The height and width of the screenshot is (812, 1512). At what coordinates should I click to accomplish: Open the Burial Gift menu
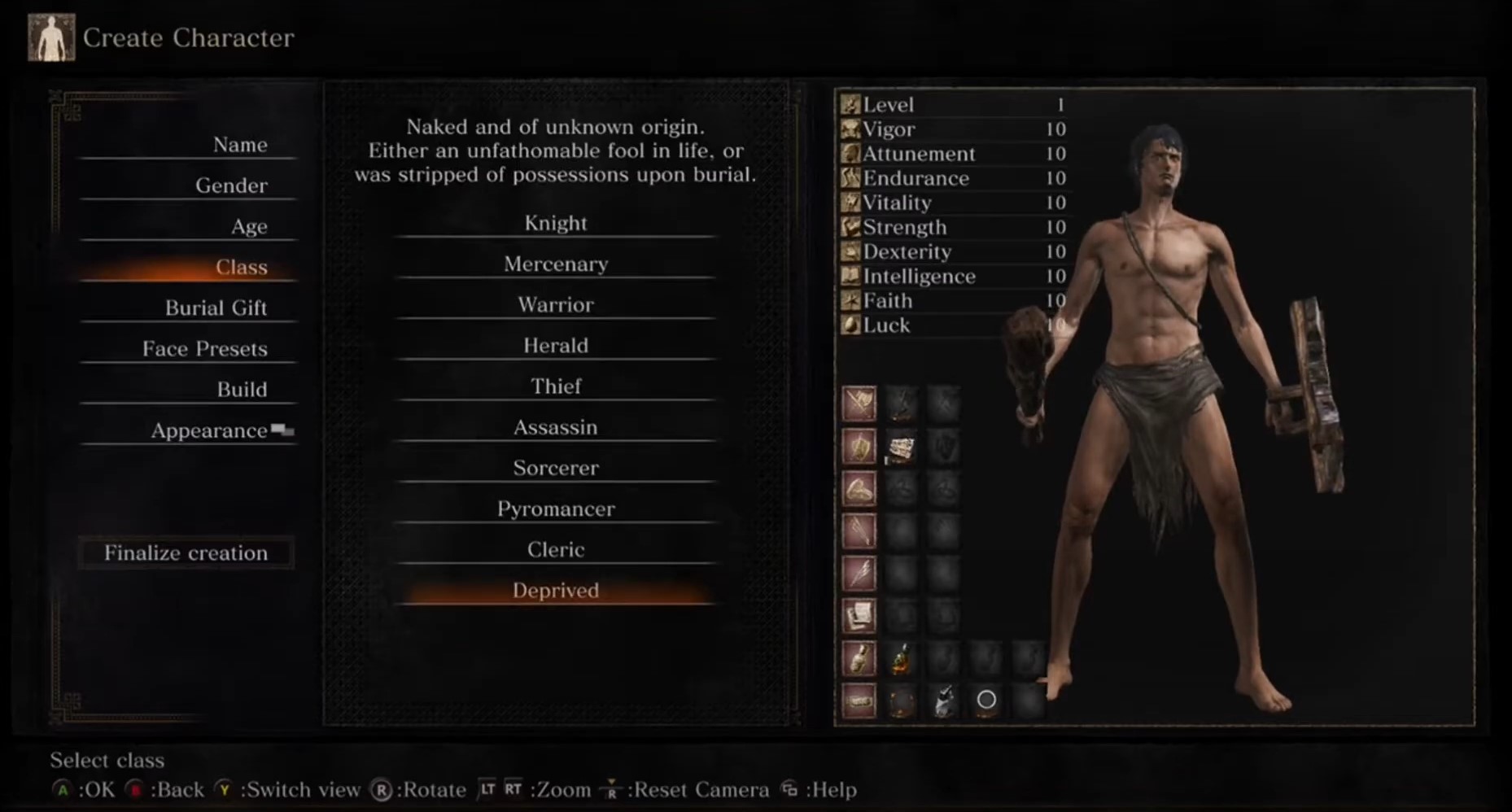coord(216,308)
